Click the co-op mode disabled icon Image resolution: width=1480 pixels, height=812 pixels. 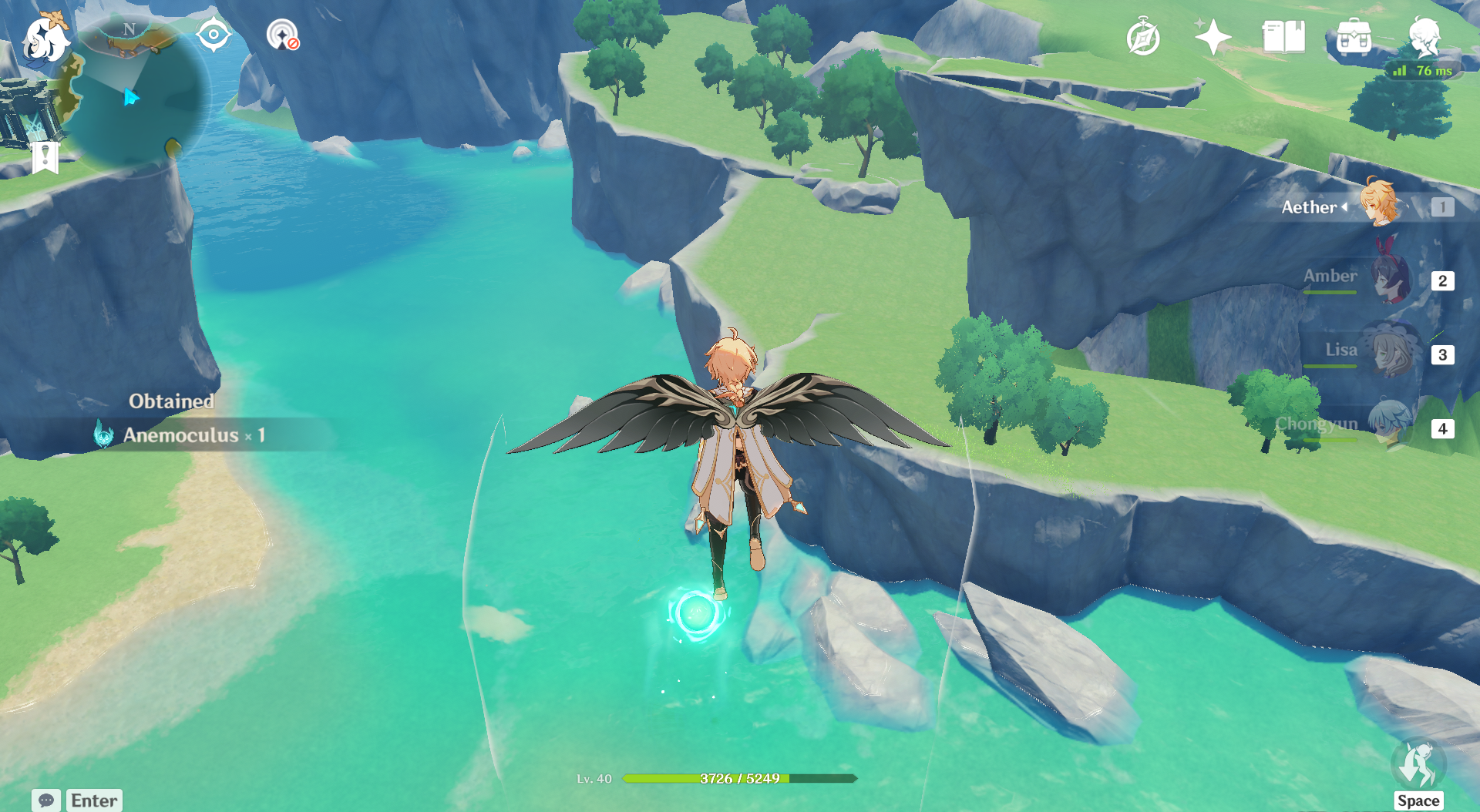[282, 35]
